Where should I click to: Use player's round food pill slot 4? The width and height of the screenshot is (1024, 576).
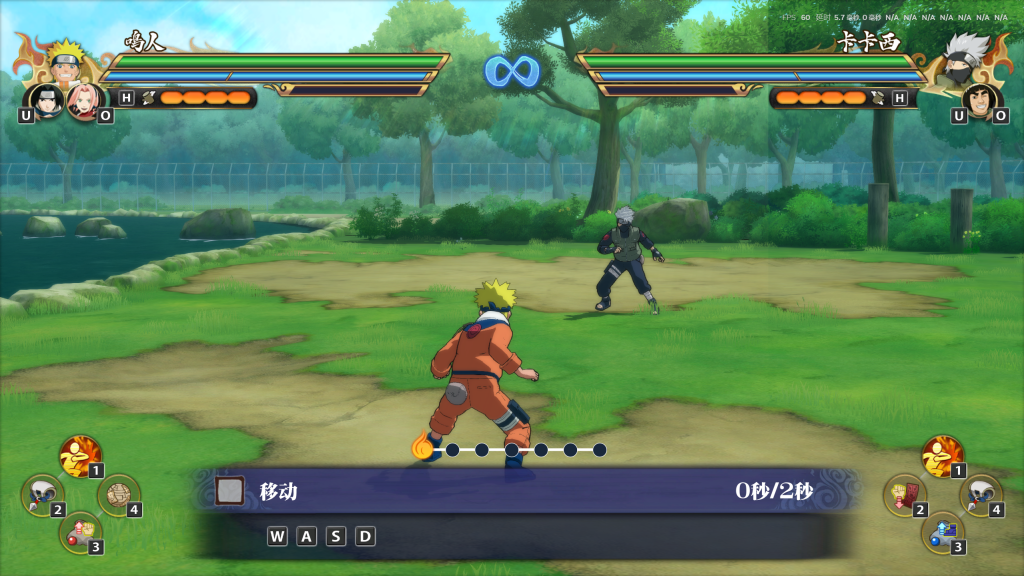click(118, 494)
